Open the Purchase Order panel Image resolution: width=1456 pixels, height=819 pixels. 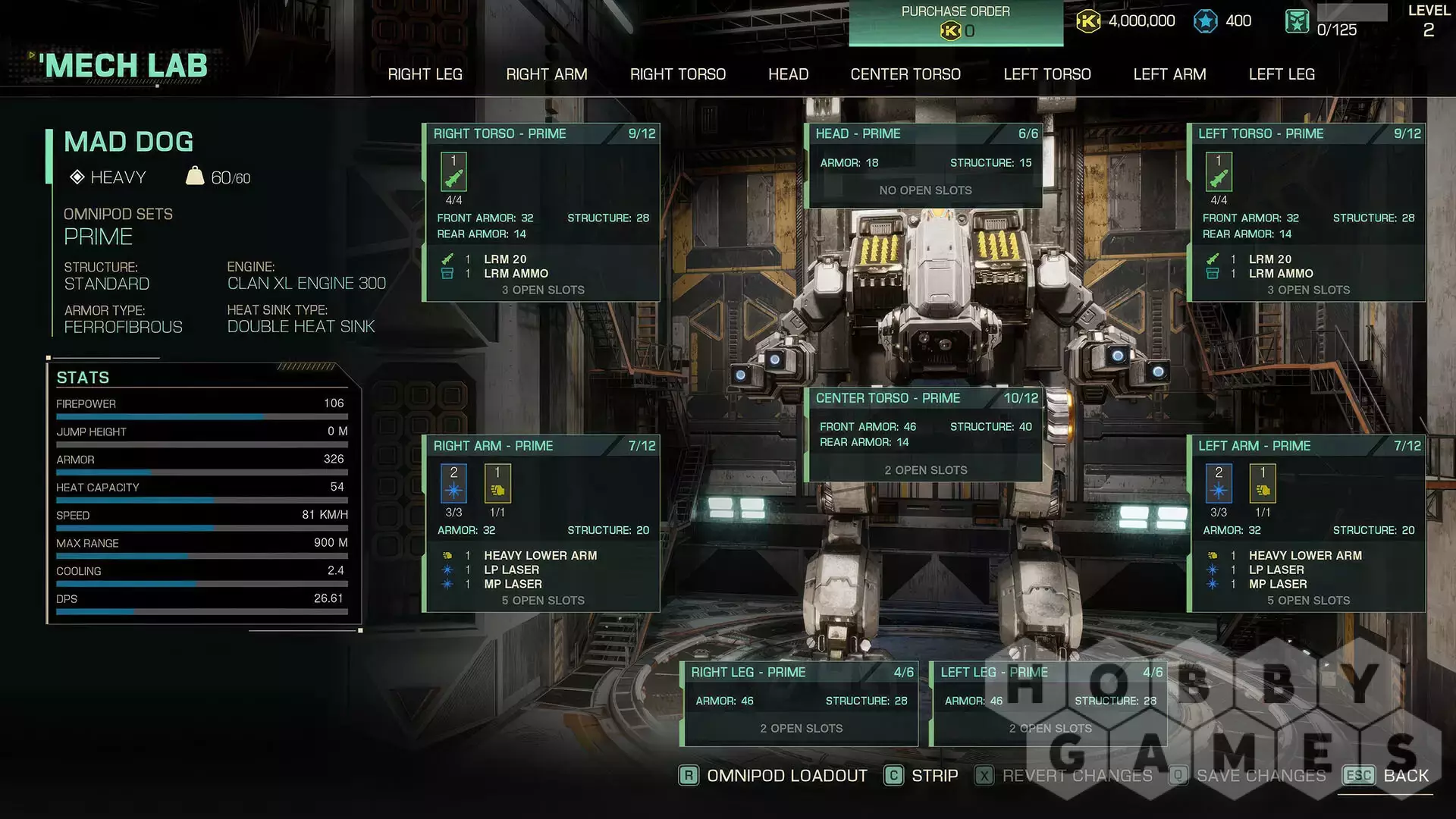pyautogui.click(x=955, y=22)
